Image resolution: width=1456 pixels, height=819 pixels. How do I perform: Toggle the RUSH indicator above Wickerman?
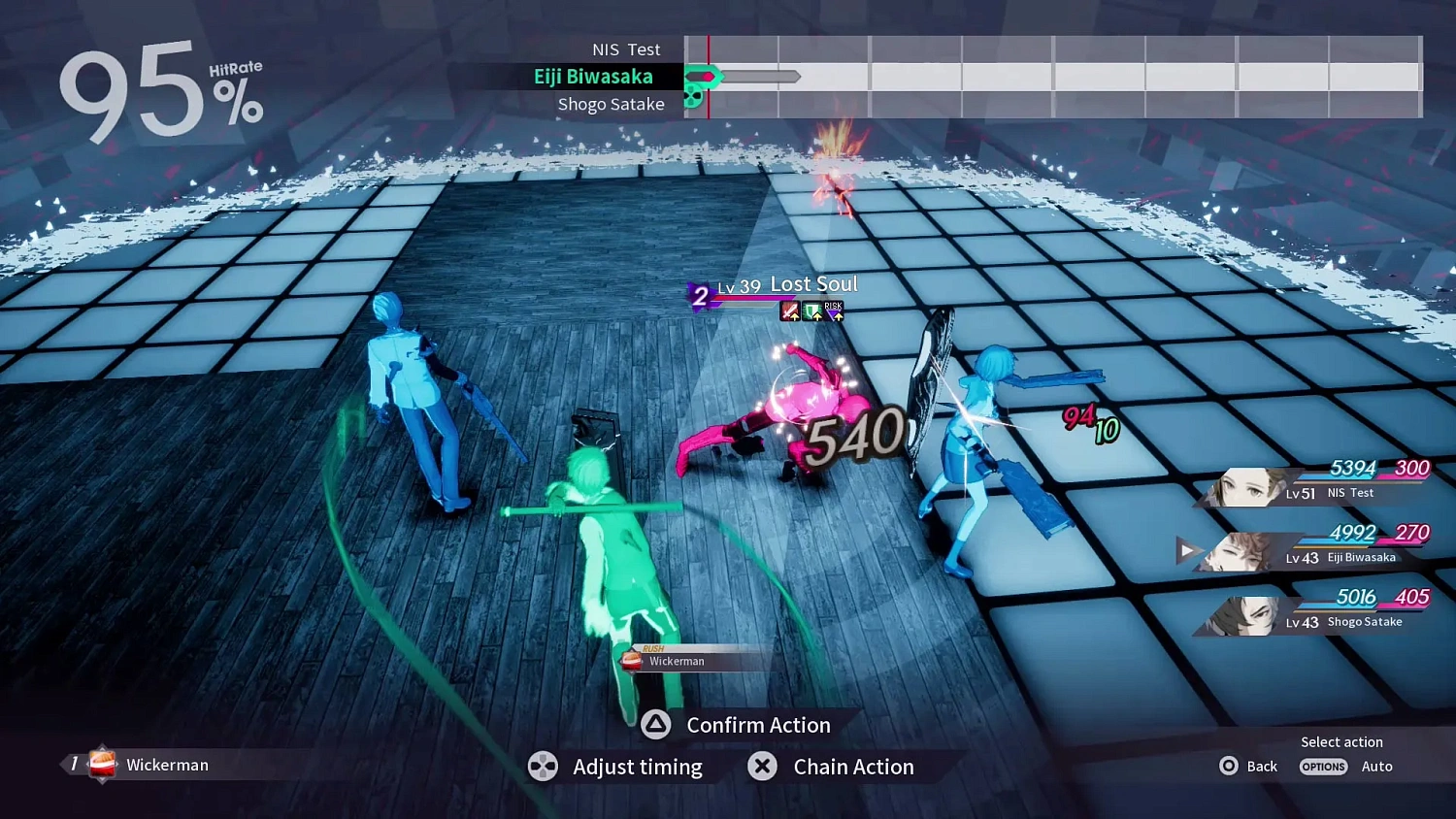[652, 648]
